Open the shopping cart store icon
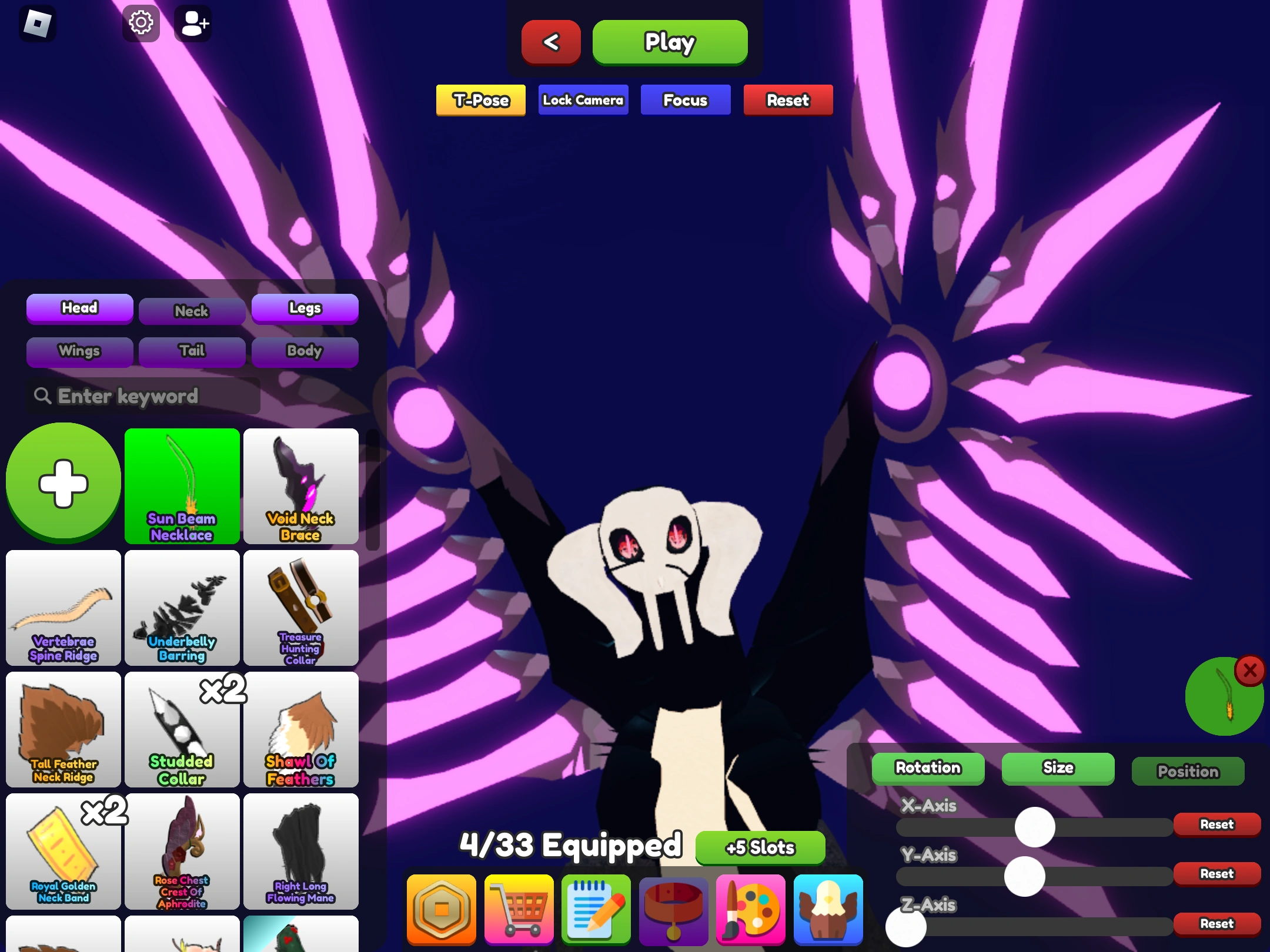Screen dimensions: 1270x952 tap(519, 910)
